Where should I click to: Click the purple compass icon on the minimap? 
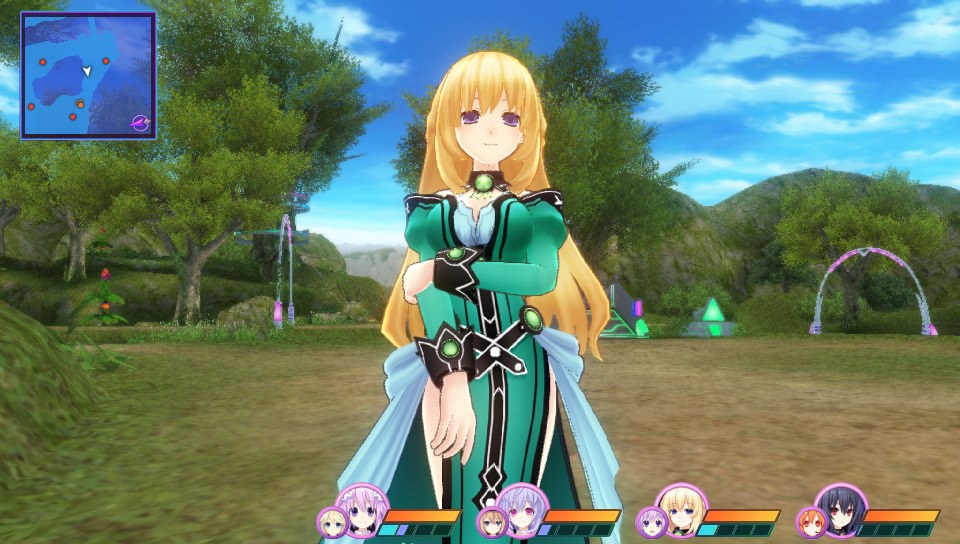point(141,123)
